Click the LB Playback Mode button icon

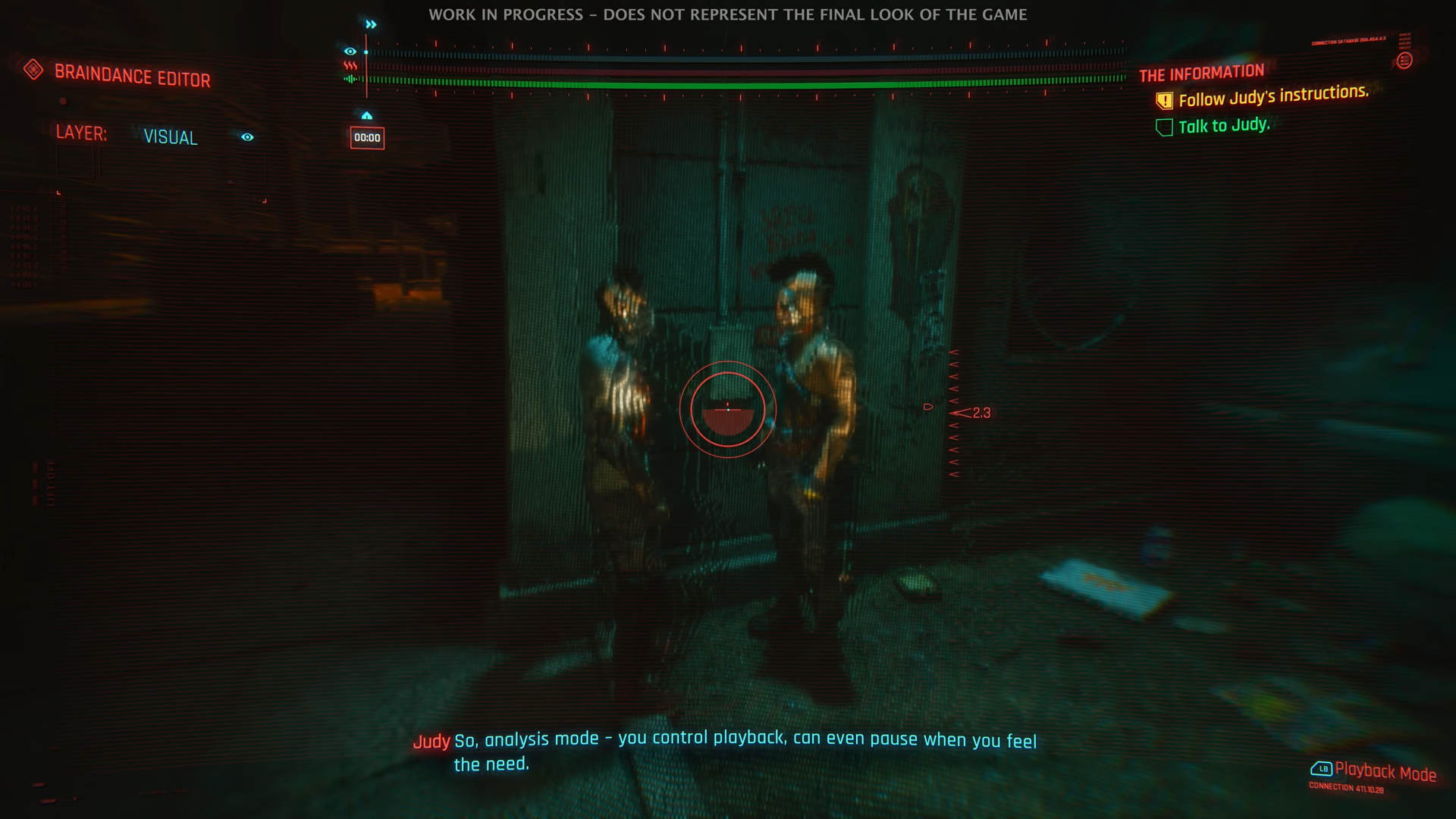[x=1322, y=768]
